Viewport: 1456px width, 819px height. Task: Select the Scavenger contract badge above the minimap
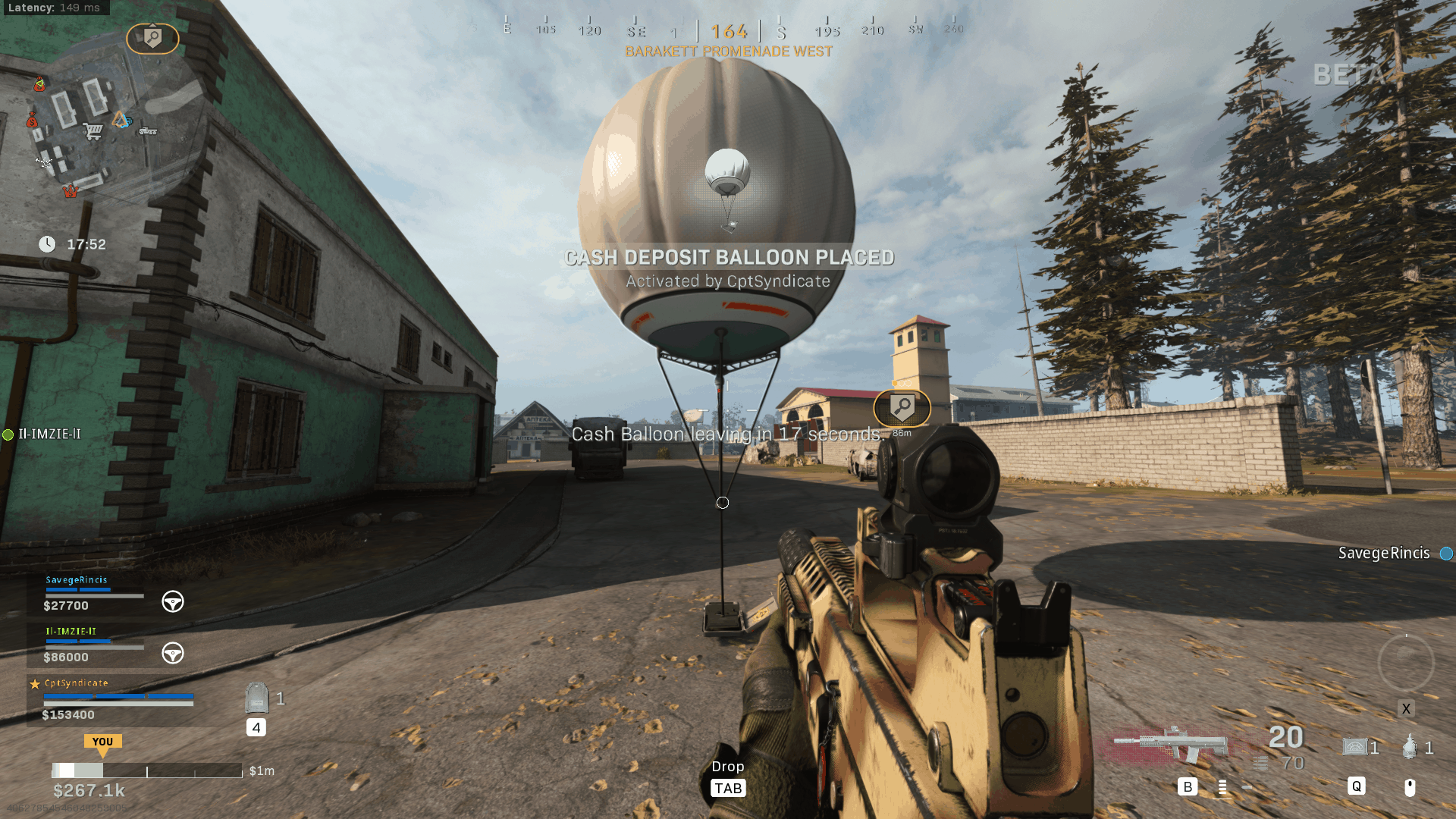(x=152, y=38)
